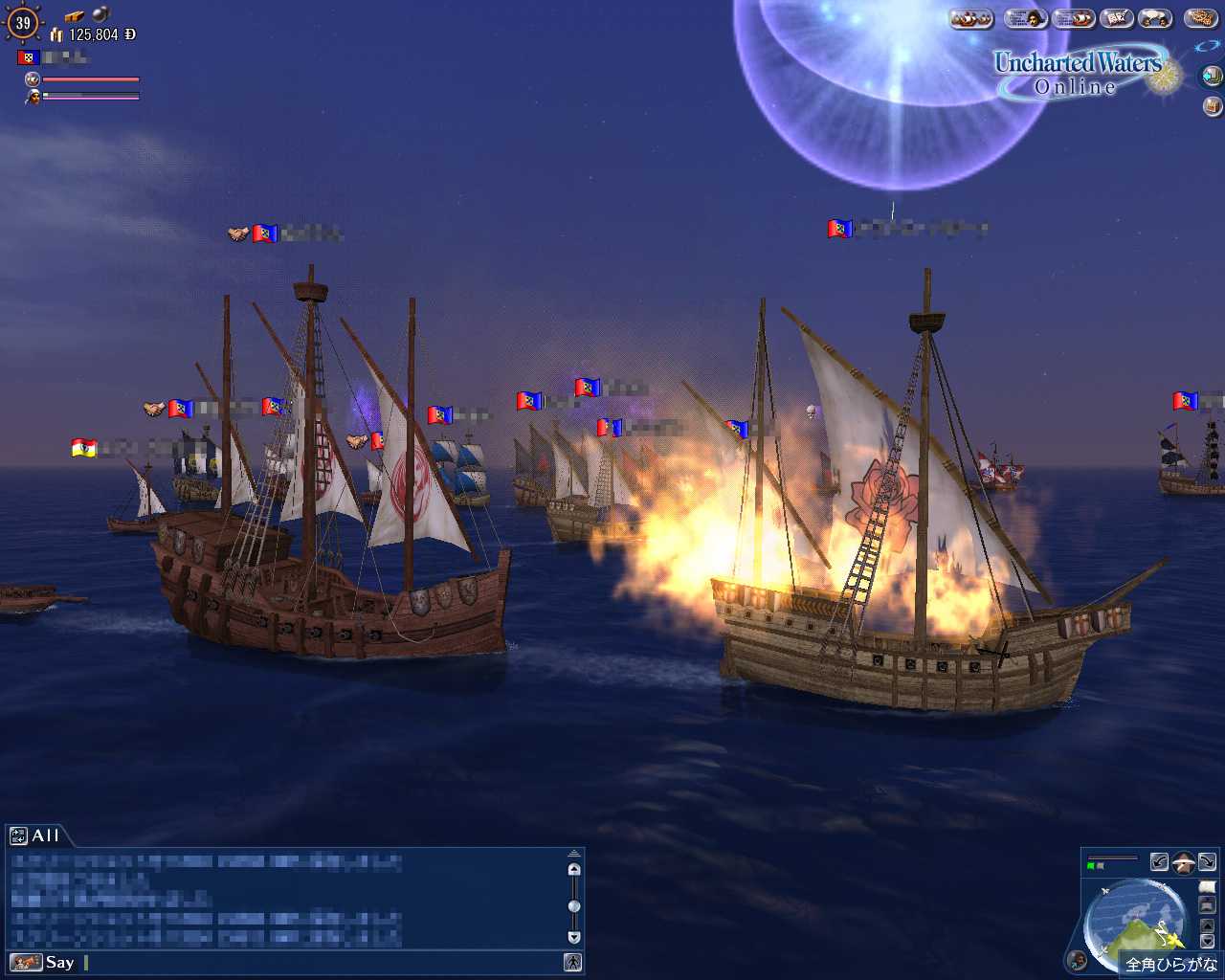Click the up arrow to zoom the minimap
The width and height of the screenshot is (1225, 980).
pyautogui.click(x=1207, y=926)
